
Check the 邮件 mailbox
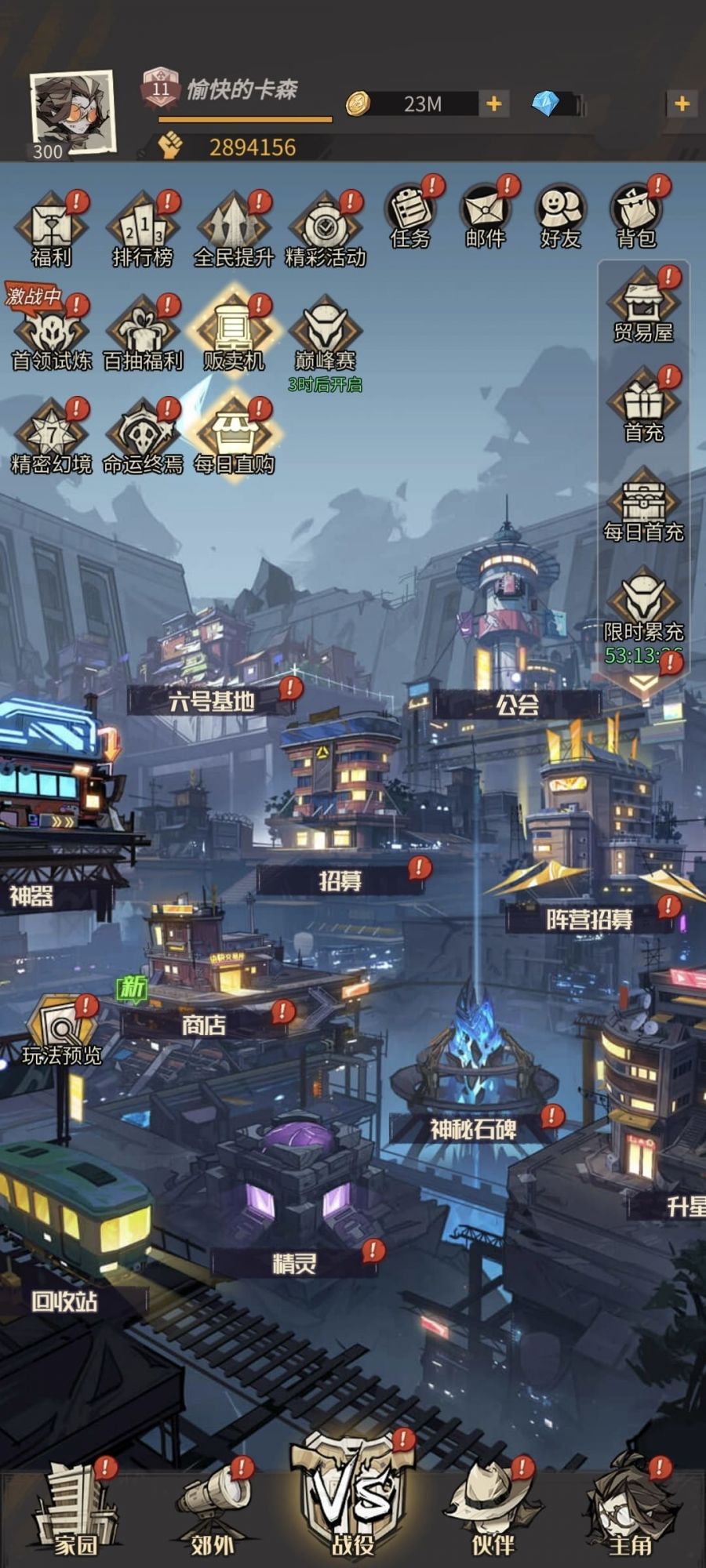(x=486, y=216)
